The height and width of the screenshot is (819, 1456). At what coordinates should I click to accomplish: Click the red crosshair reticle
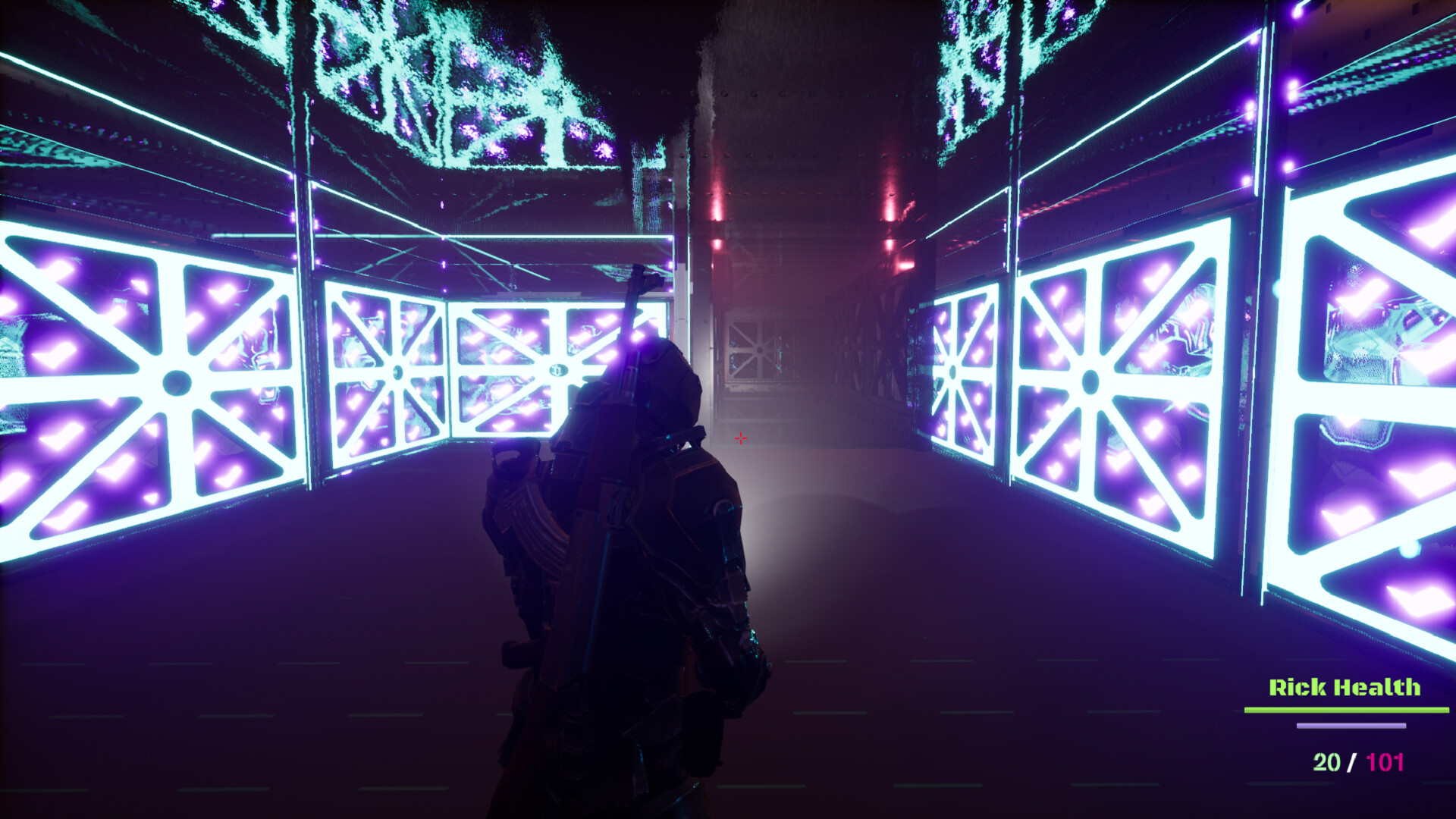pyautogui.click(x=741, y=438)
